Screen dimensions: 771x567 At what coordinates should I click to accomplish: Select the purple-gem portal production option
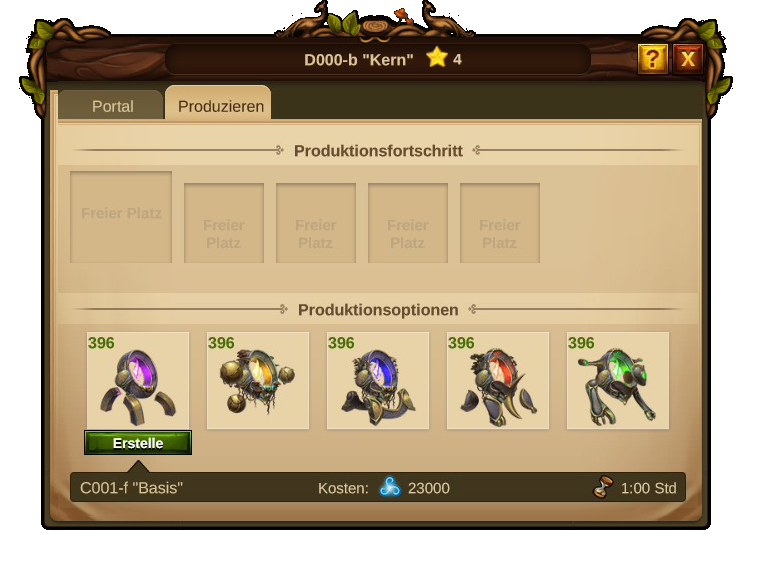138,381
